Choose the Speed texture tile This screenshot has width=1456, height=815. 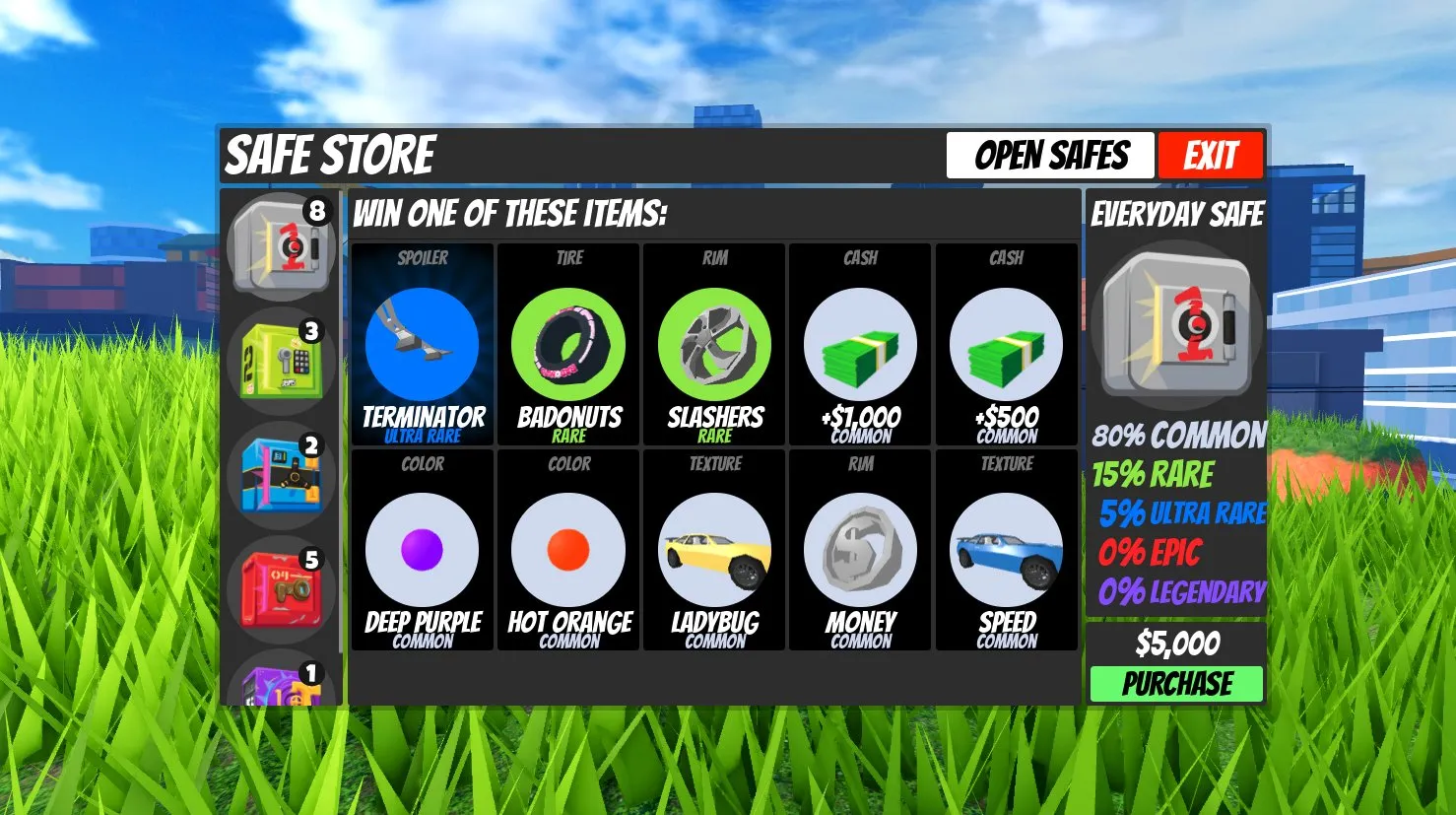point(1006,550)
